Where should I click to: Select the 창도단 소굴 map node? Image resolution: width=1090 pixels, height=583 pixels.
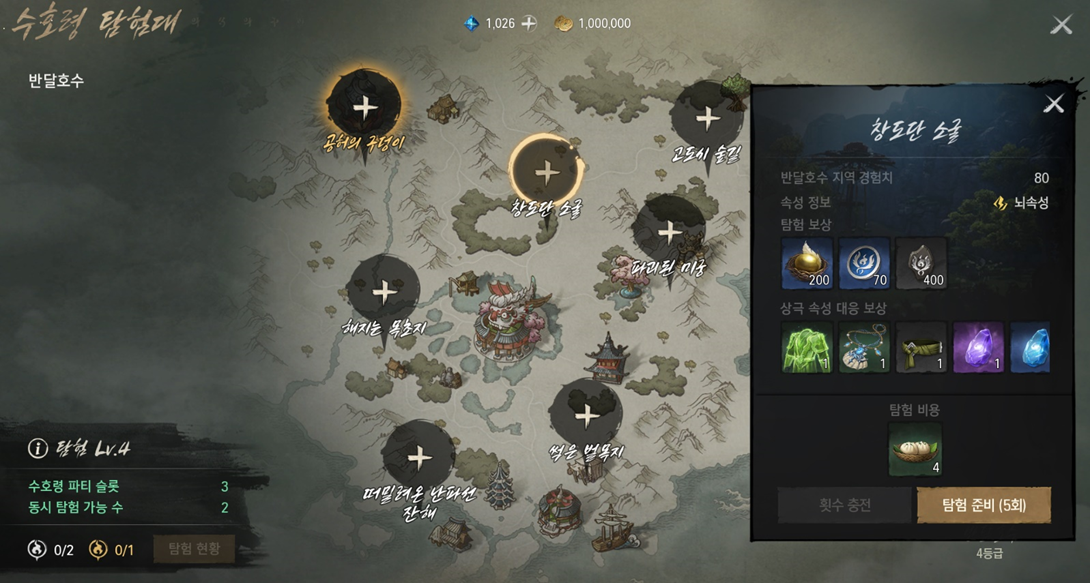click(546, 172)
